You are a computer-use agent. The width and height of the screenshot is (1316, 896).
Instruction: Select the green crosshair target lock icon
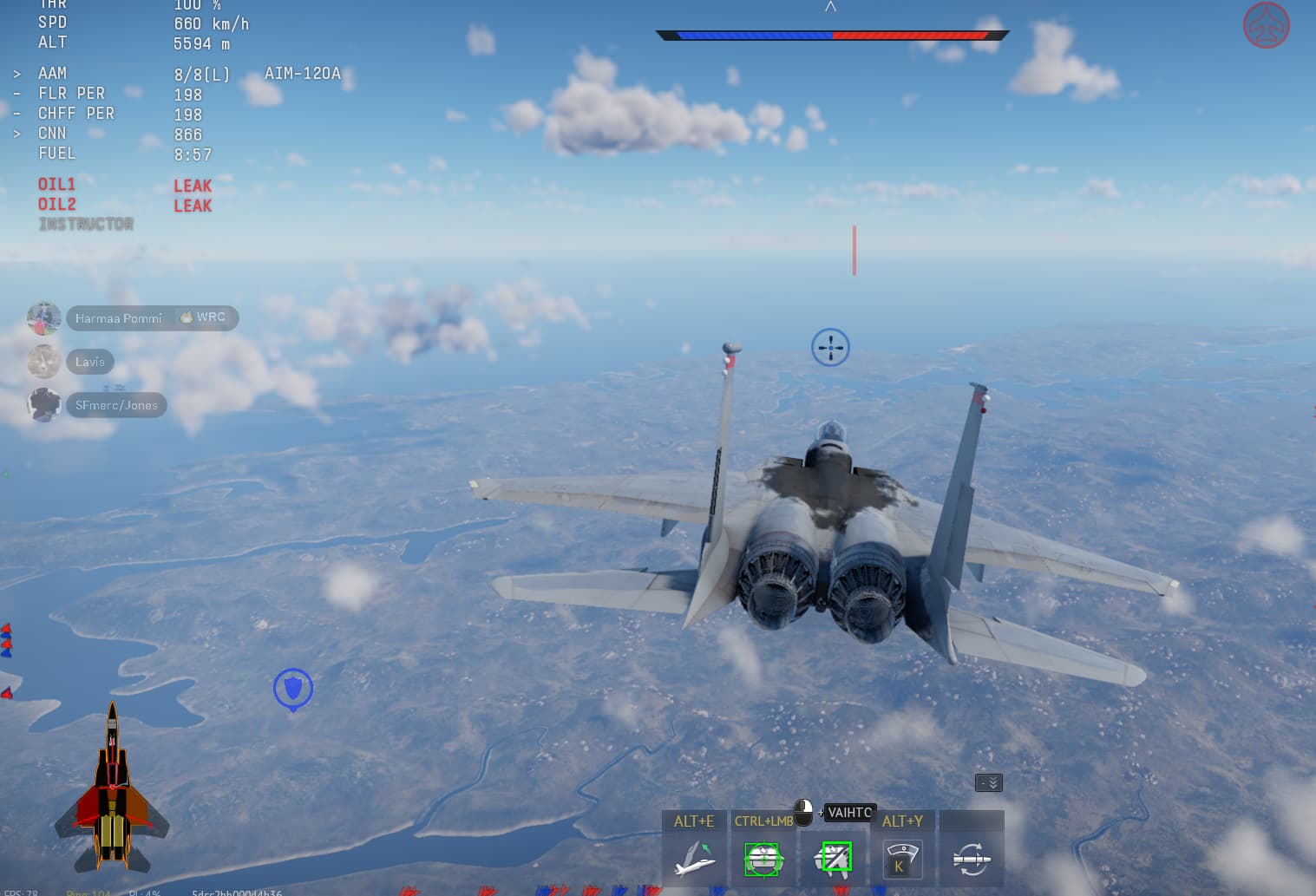coord(763,859)
